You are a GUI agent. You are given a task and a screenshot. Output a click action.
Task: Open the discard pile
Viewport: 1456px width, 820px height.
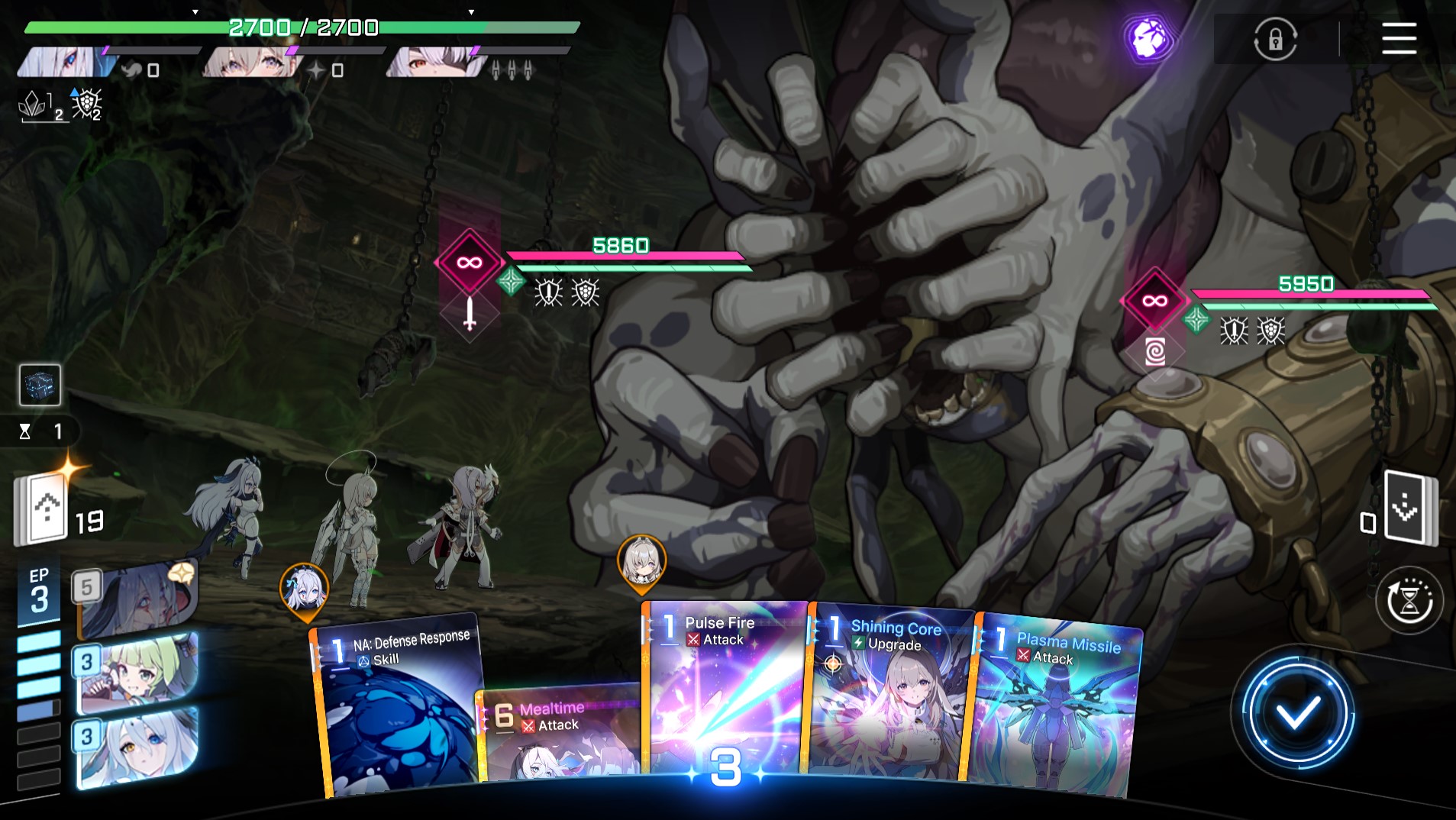click(x=1409, y=508)
